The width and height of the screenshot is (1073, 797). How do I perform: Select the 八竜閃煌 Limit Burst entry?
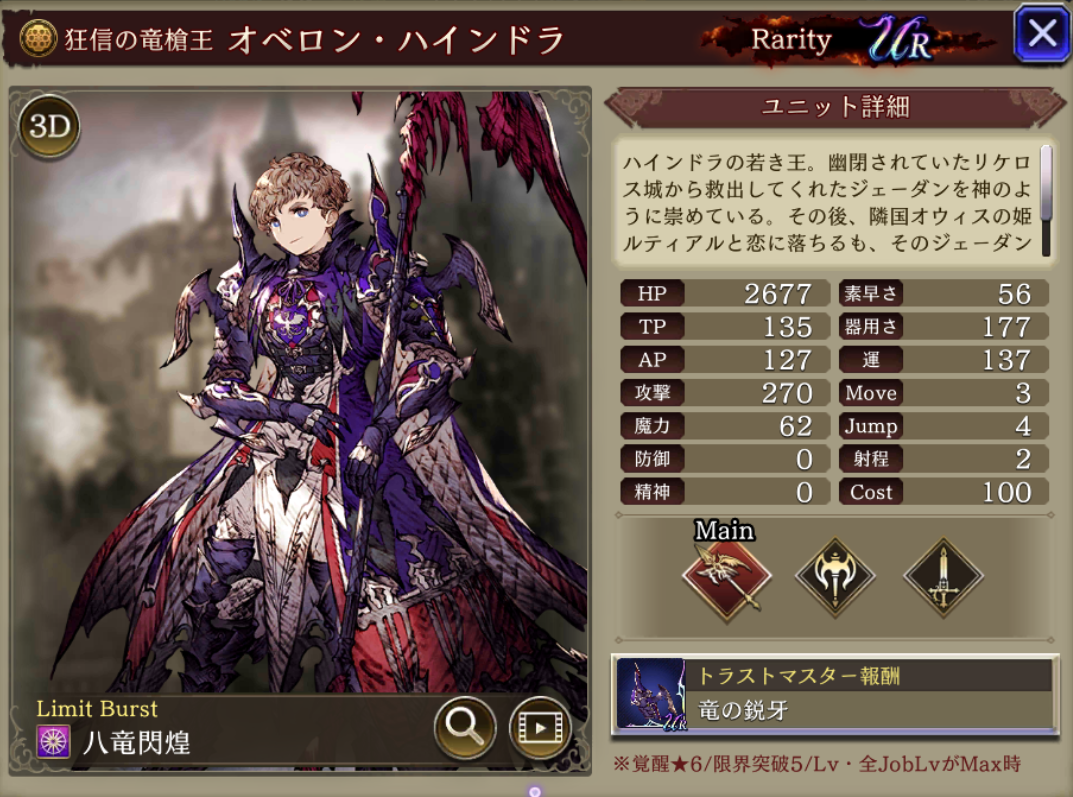coord(135,742)
